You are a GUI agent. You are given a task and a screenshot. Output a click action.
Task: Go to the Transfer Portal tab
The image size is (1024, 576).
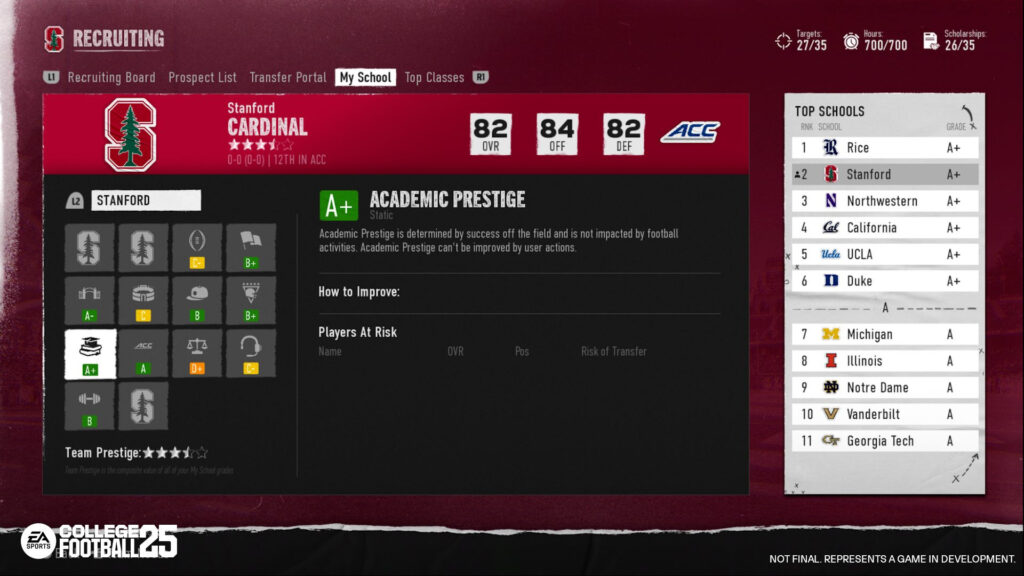point(288,77)
